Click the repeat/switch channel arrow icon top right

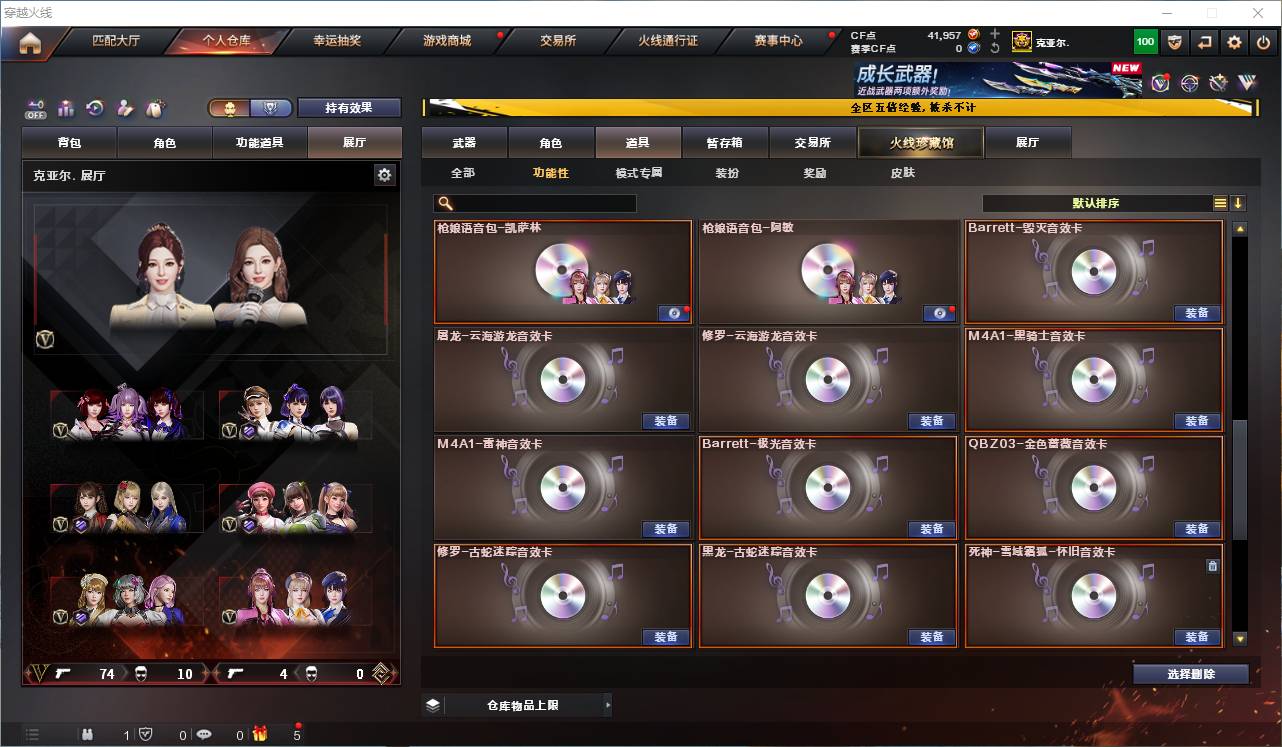[1203, 41]
